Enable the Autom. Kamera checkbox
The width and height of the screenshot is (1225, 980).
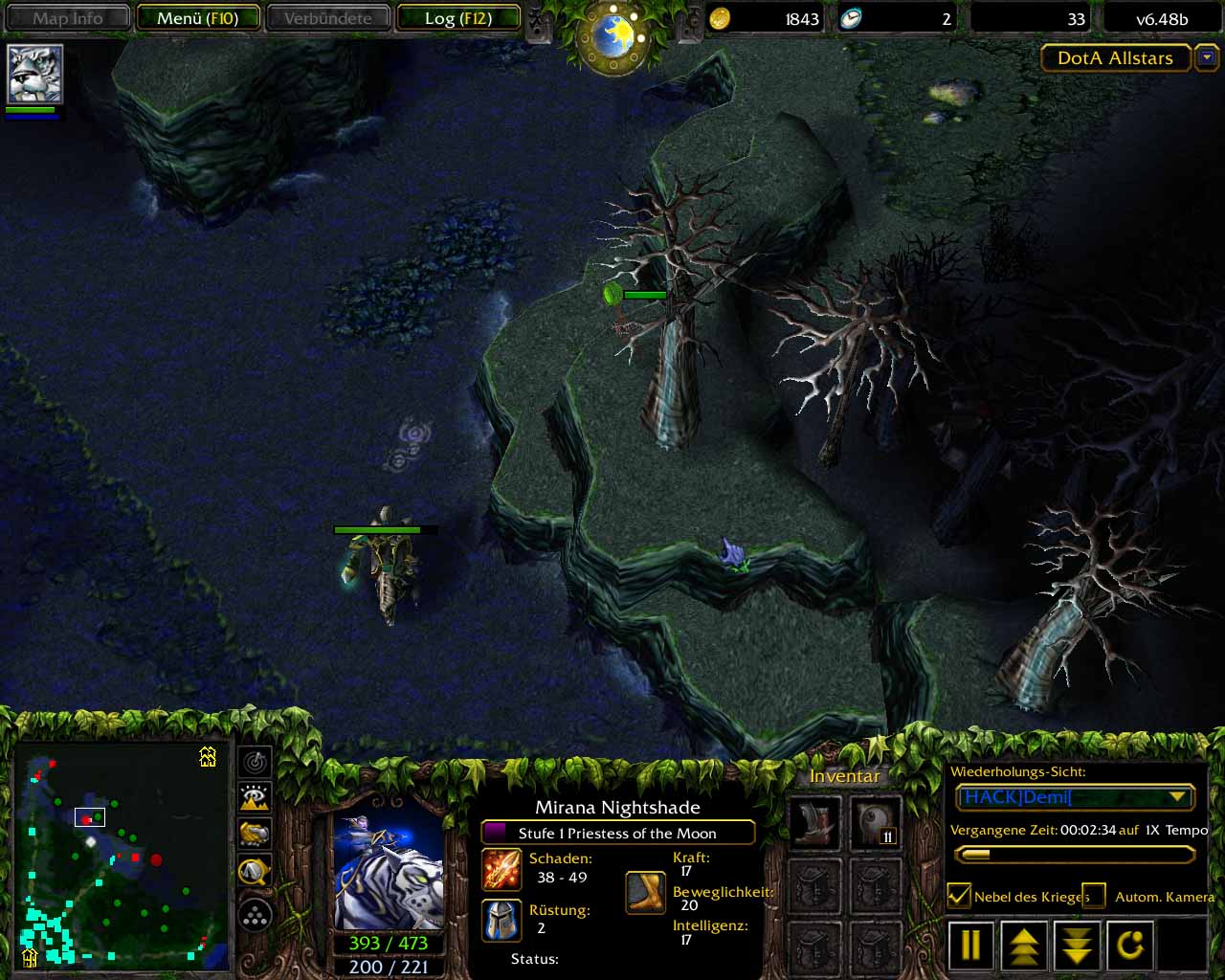coord(1094,896)
